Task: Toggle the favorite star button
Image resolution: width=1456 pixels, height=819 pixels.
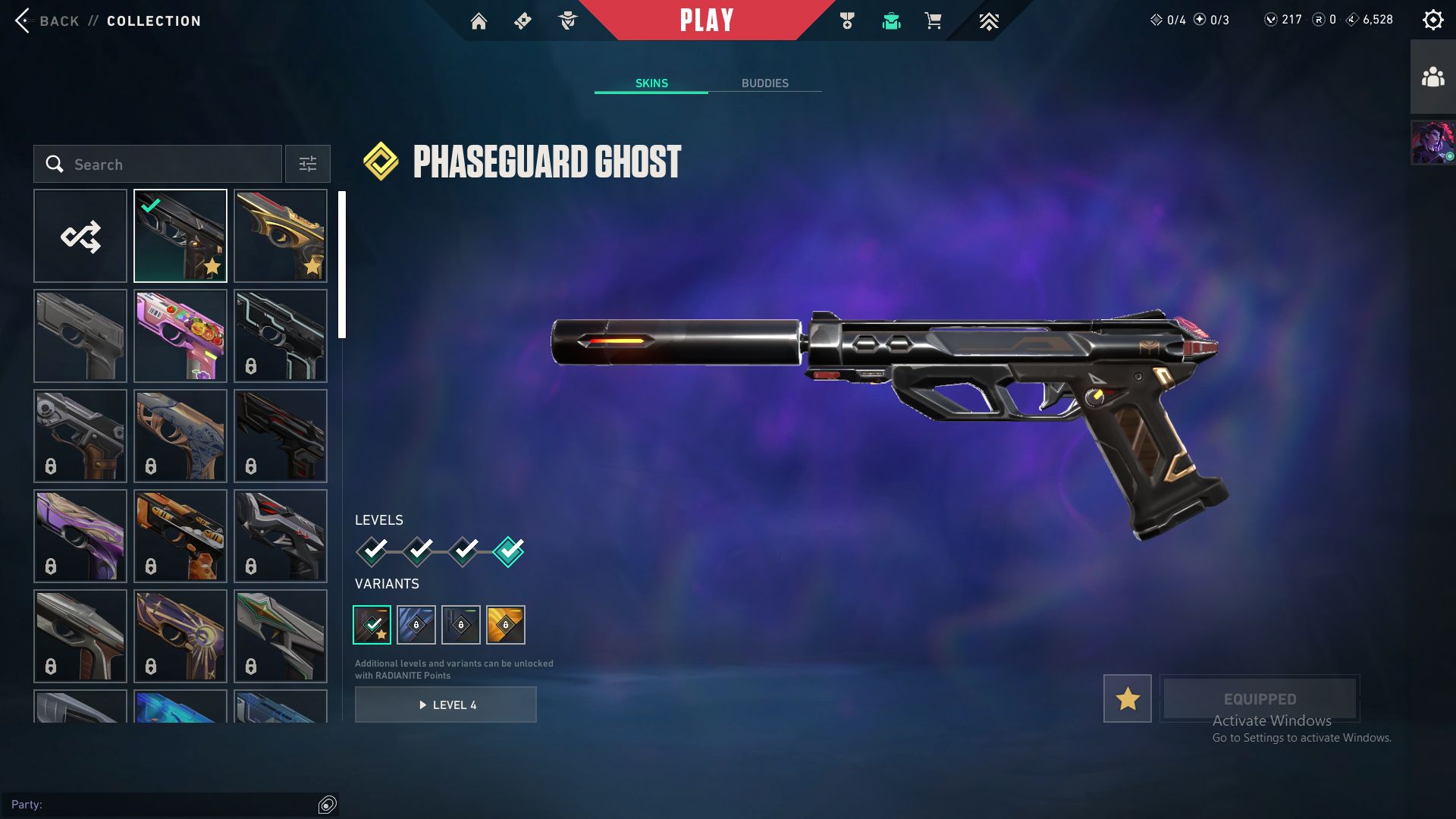Action: click(1127, 698)
